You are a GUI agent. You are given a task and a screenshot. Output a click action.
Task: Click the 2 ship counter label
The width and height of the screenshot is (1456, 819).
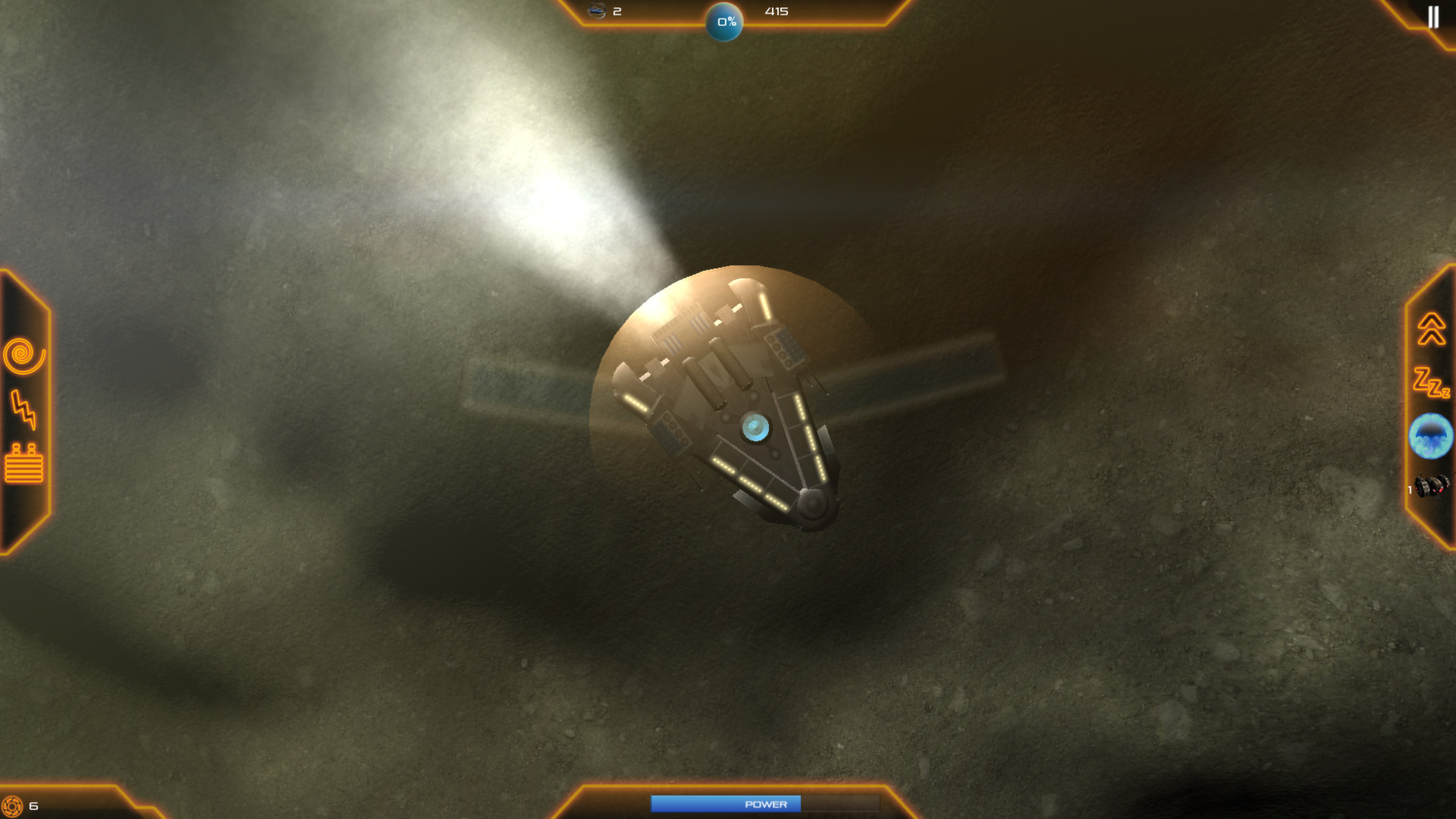[616, 11]
